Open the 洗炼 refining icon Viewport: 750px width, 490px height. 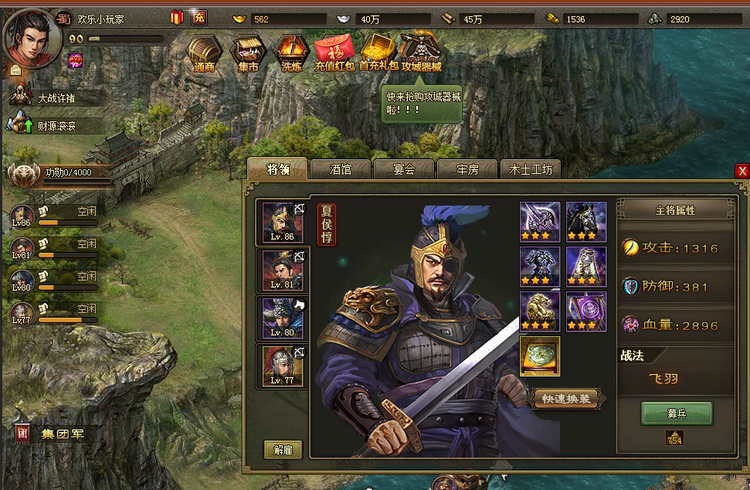(291, 52)
